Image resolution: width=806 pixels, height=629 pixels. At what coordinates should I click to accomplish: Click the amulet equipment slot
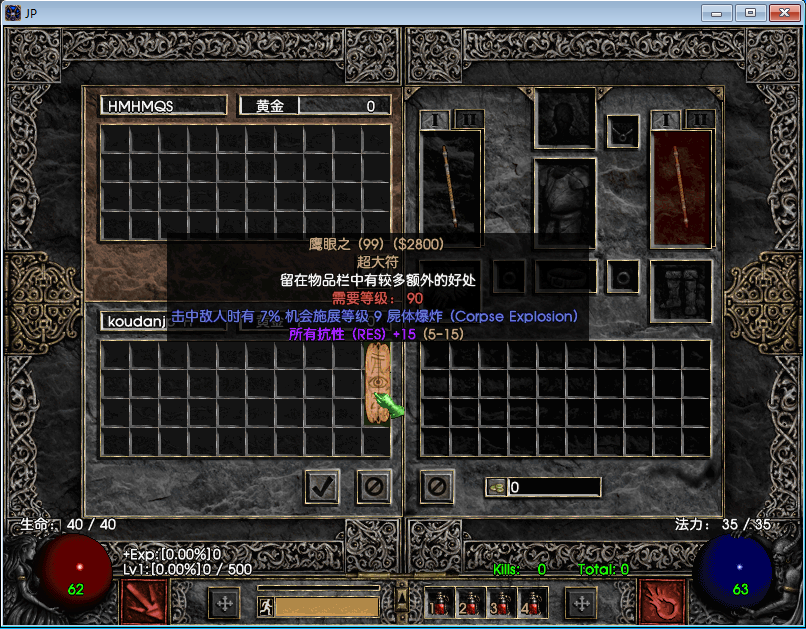click(624, 130)
